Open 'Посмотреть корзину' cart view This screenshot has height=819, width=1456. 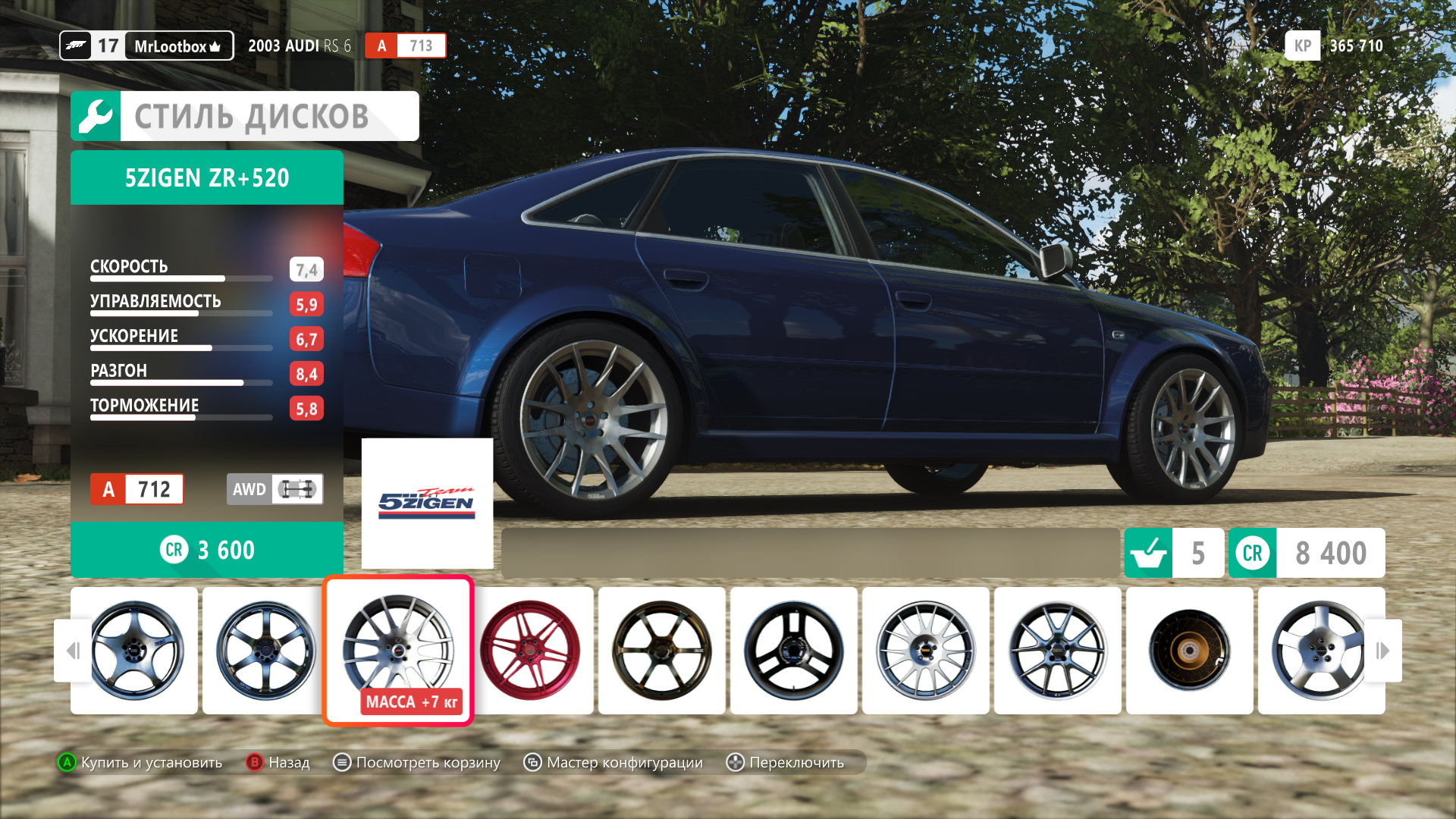point(417,762)
